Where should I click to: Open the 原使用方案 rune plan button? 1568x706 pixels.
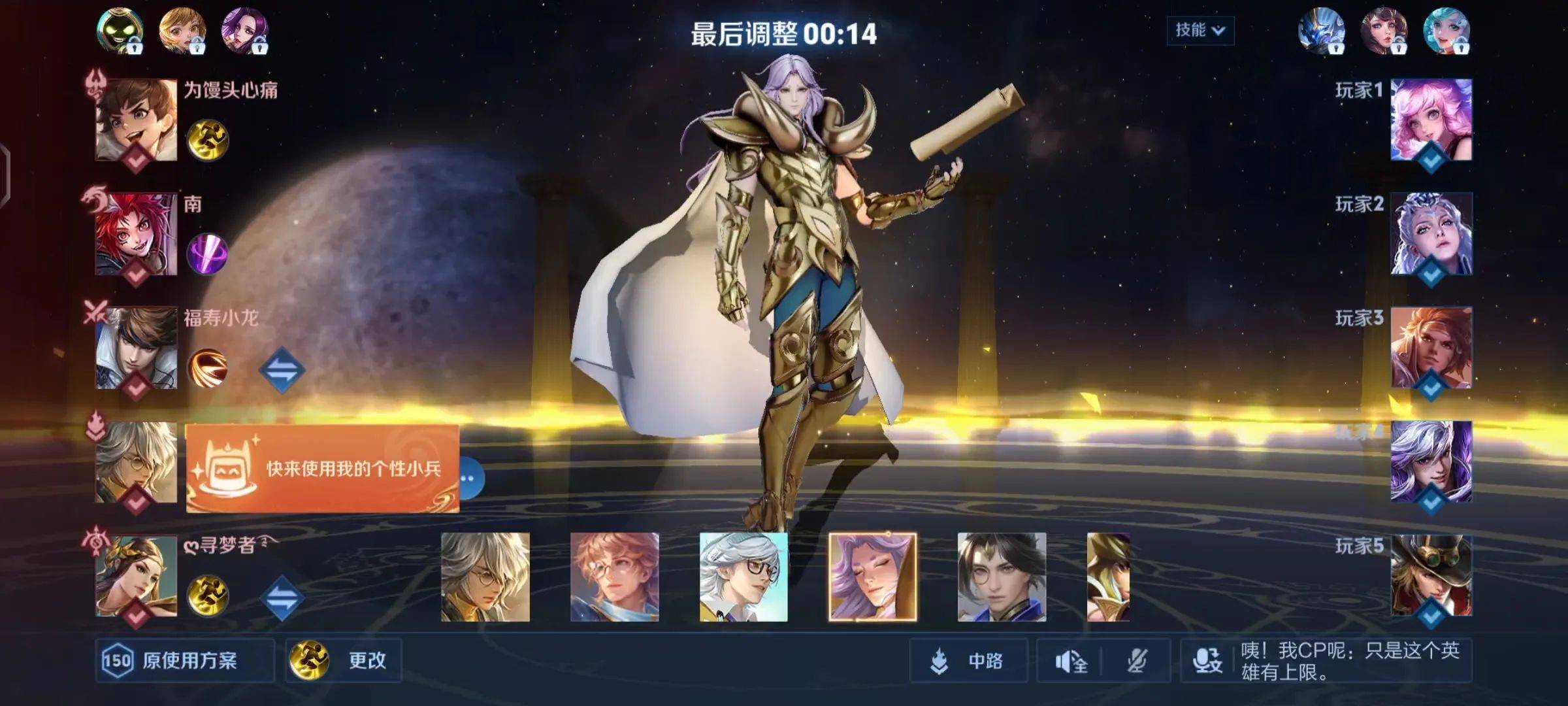click(184, 660)
